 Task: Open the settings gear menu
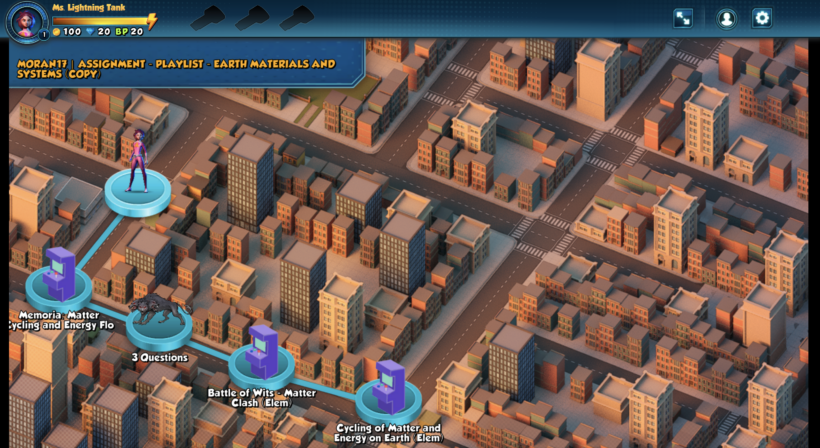point(762,18)
